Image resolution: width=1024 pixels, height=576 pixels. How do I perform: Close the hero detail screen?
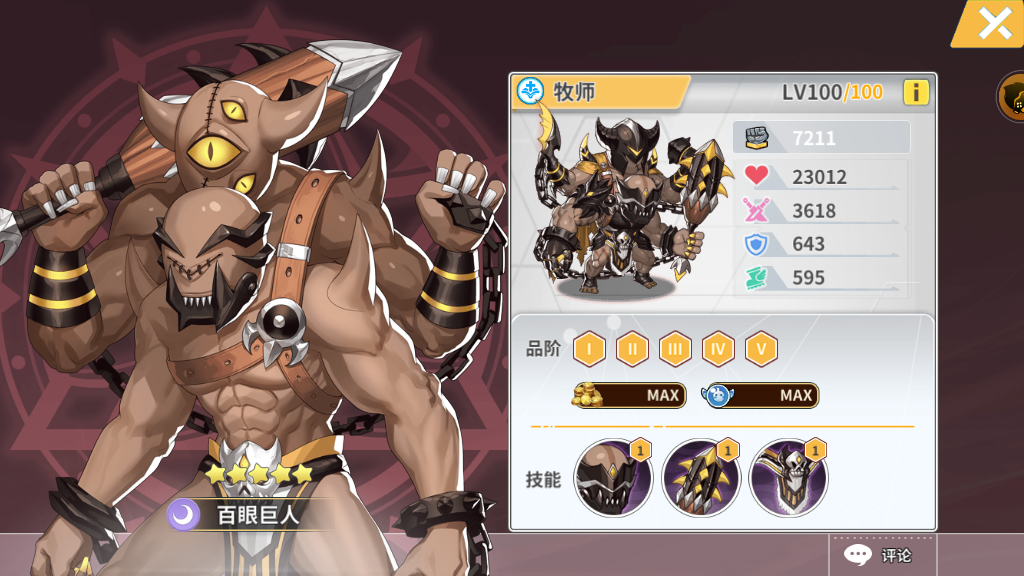point(993,23)
